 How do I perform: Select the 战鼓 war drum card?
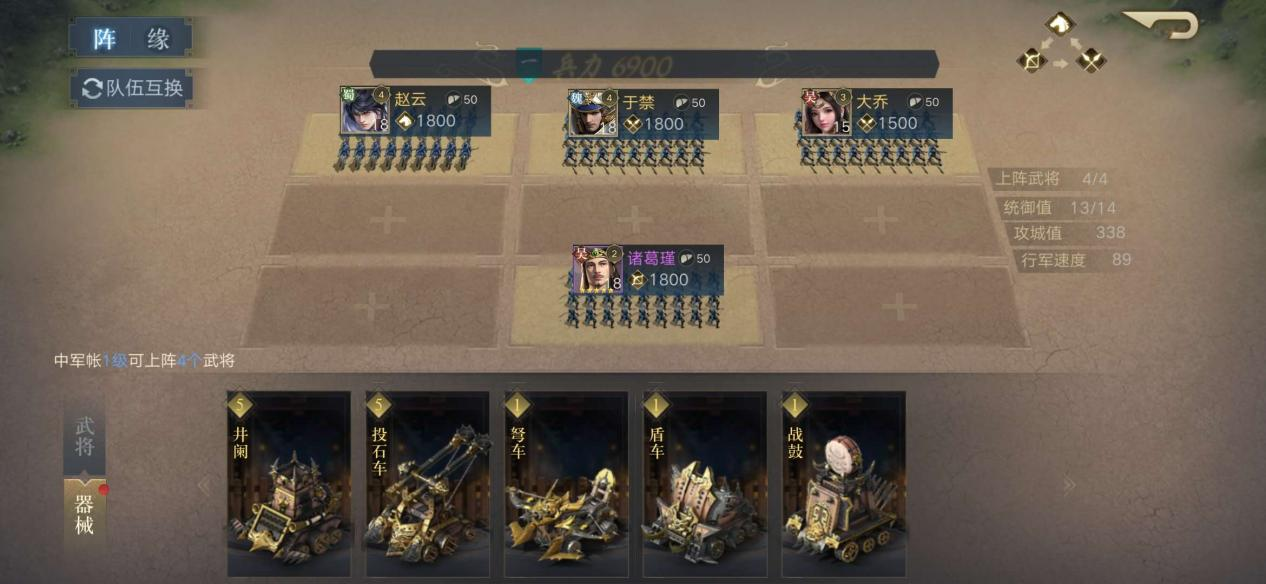(843, 484)
